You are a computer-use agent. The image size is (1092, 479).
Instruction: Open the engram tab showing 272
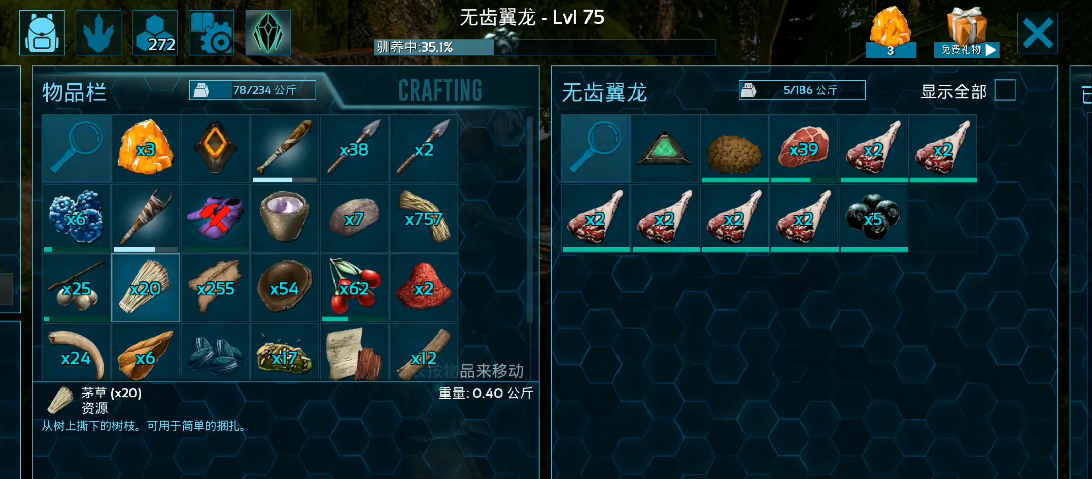point(155,33)
